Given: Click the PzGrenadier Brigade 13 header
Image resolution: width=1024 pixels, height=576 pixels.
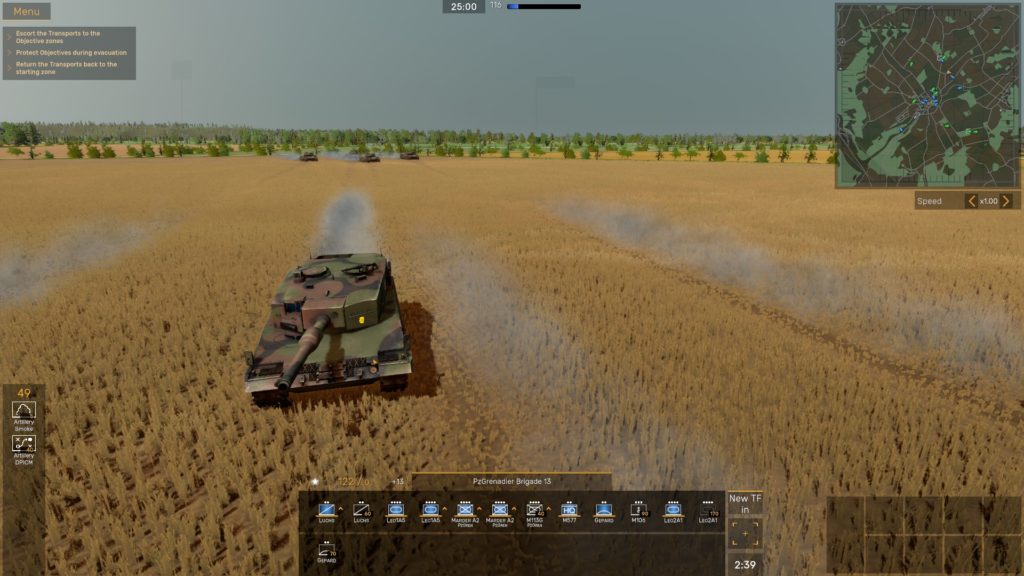Looking at the screenshot, I should tap(512, 481).
